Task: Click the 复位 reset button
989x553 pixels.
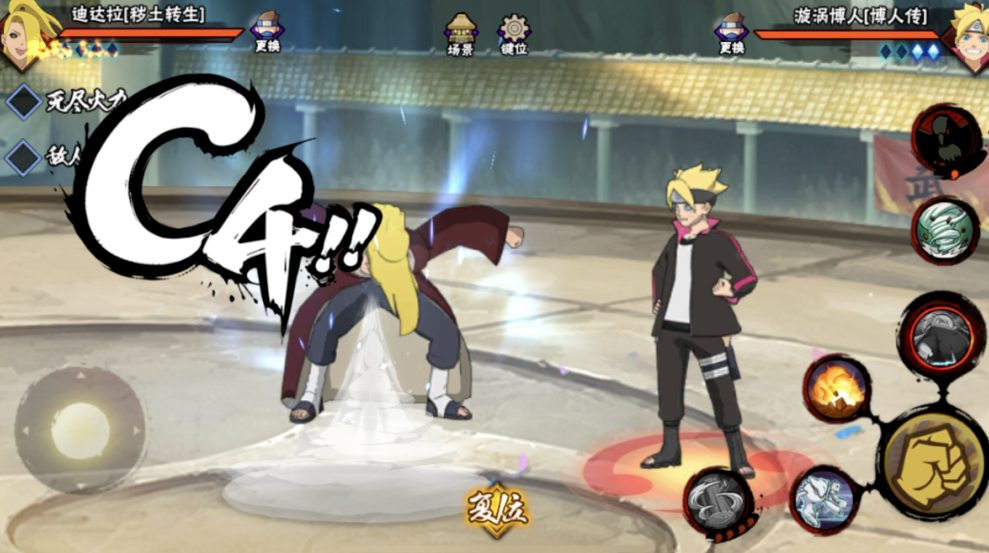Action: [496, 510]
